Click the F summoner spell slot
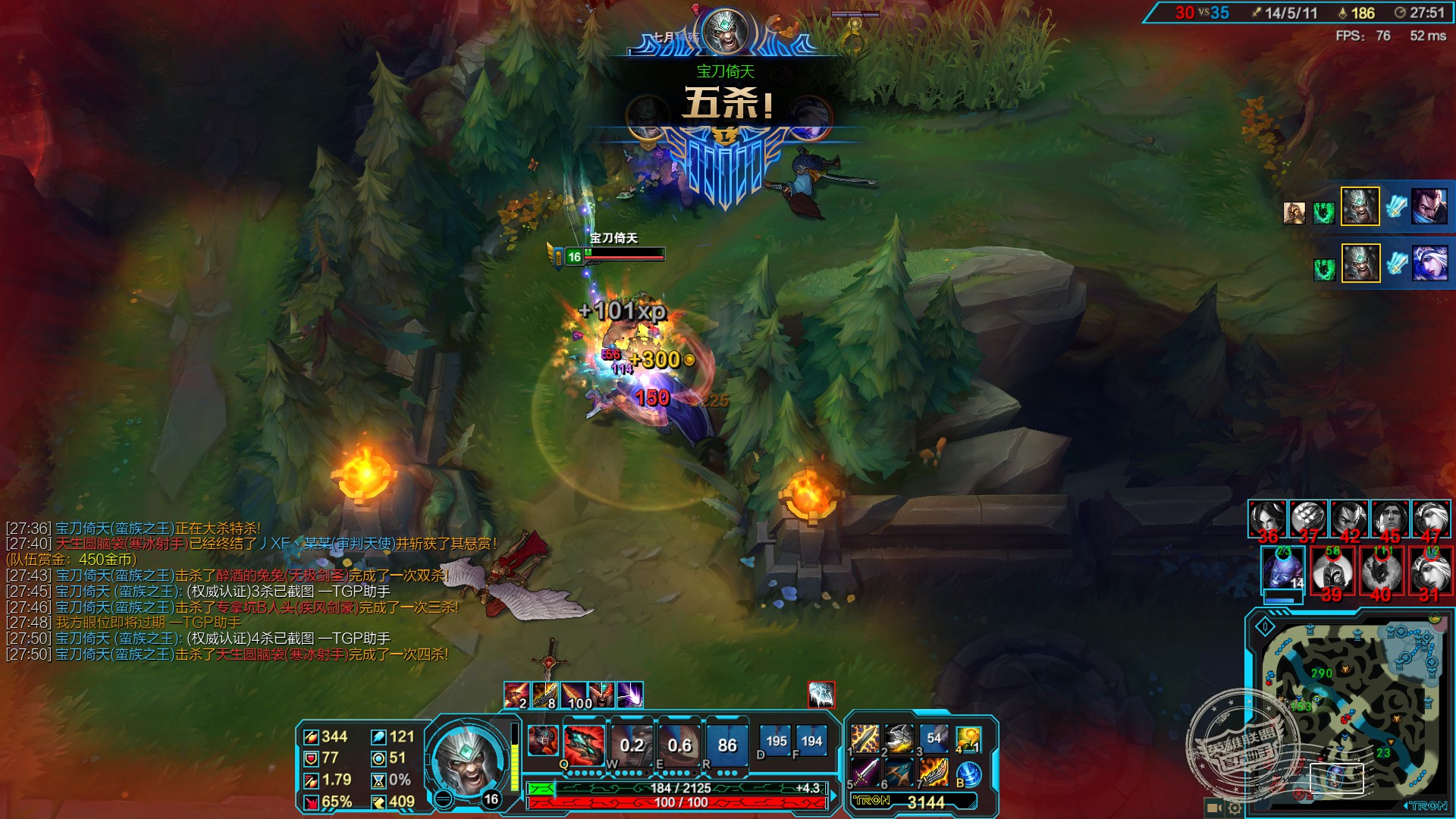The width and height of the screenshot is (1456, 819). point(811,742)
